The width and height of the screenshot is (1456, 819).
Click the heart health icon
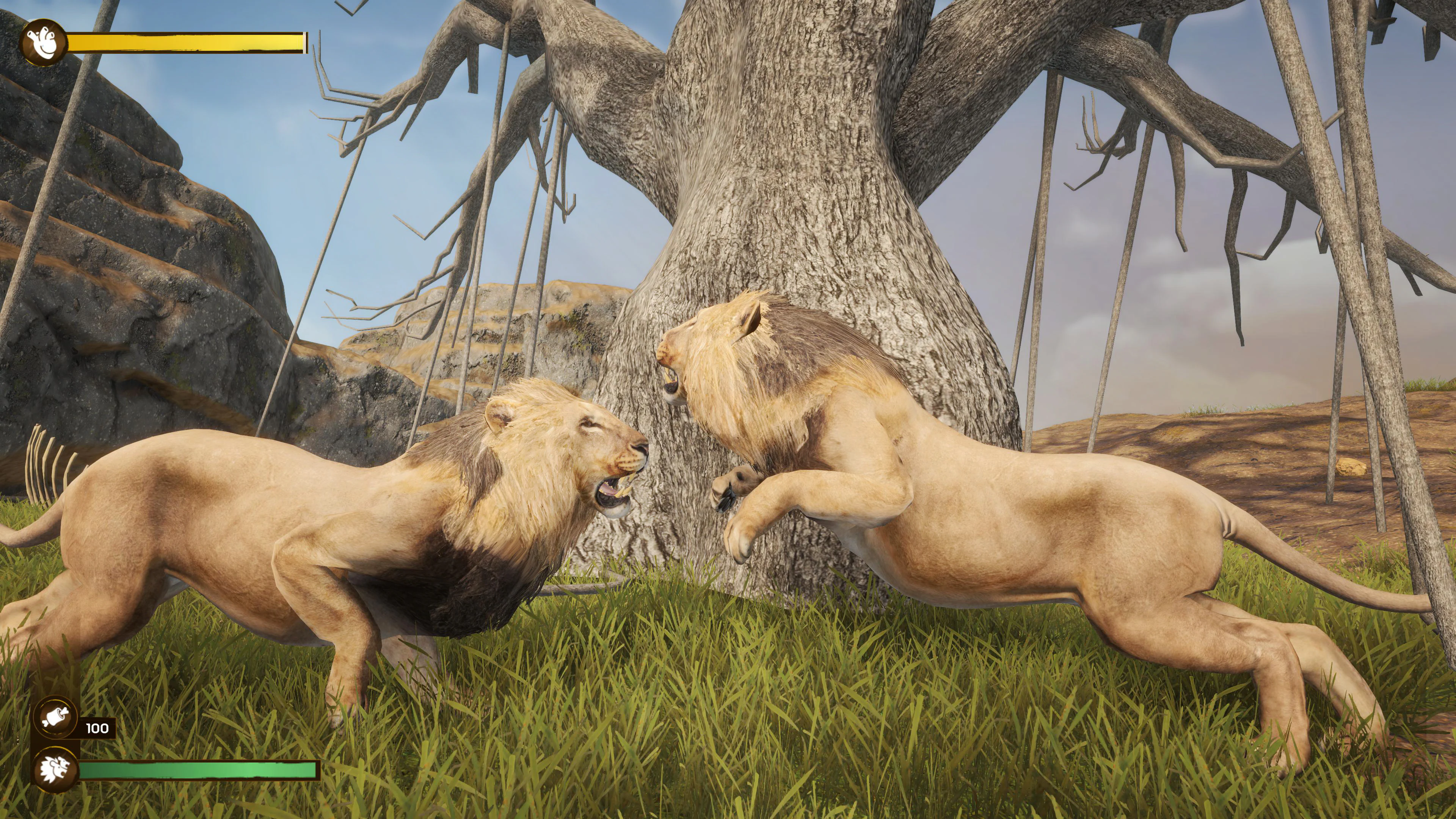[43, 43]
